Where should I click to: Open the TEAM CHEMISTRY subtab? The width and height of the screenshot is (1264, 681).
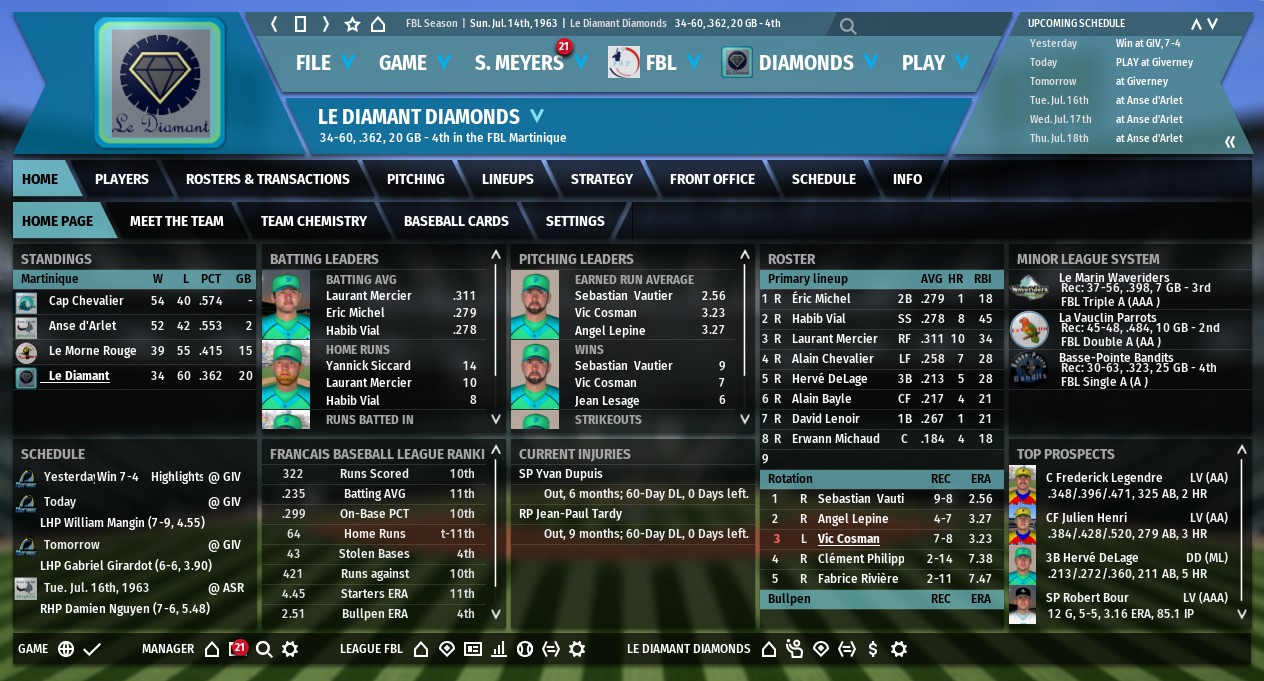313,221
